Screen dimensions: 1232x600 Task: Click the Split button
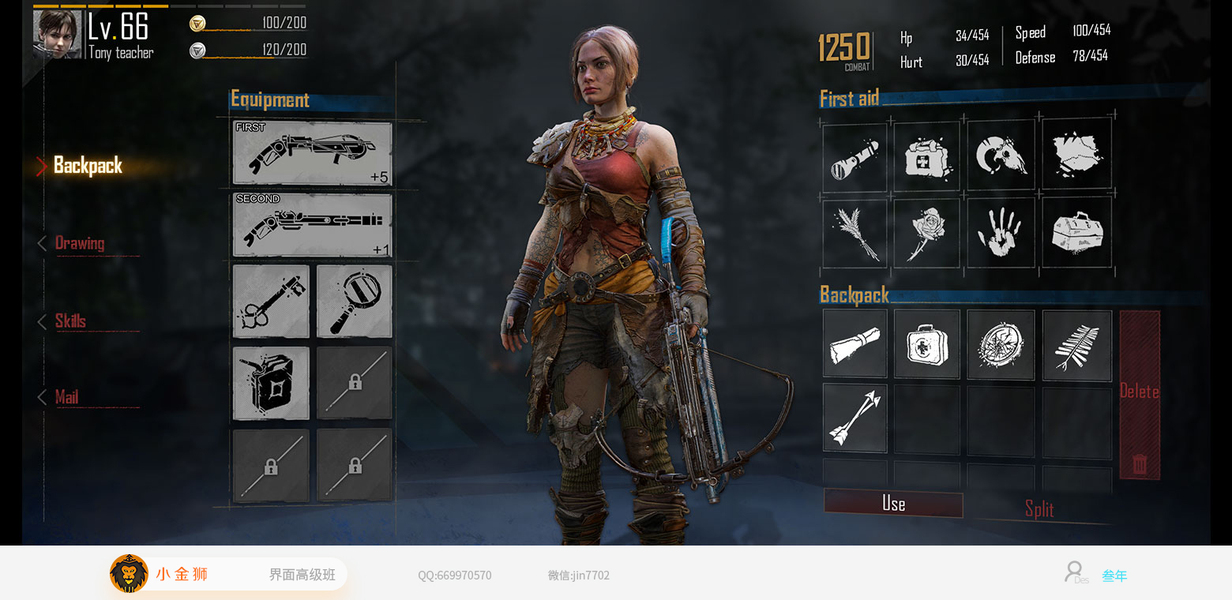click(x=1039, y=509)
